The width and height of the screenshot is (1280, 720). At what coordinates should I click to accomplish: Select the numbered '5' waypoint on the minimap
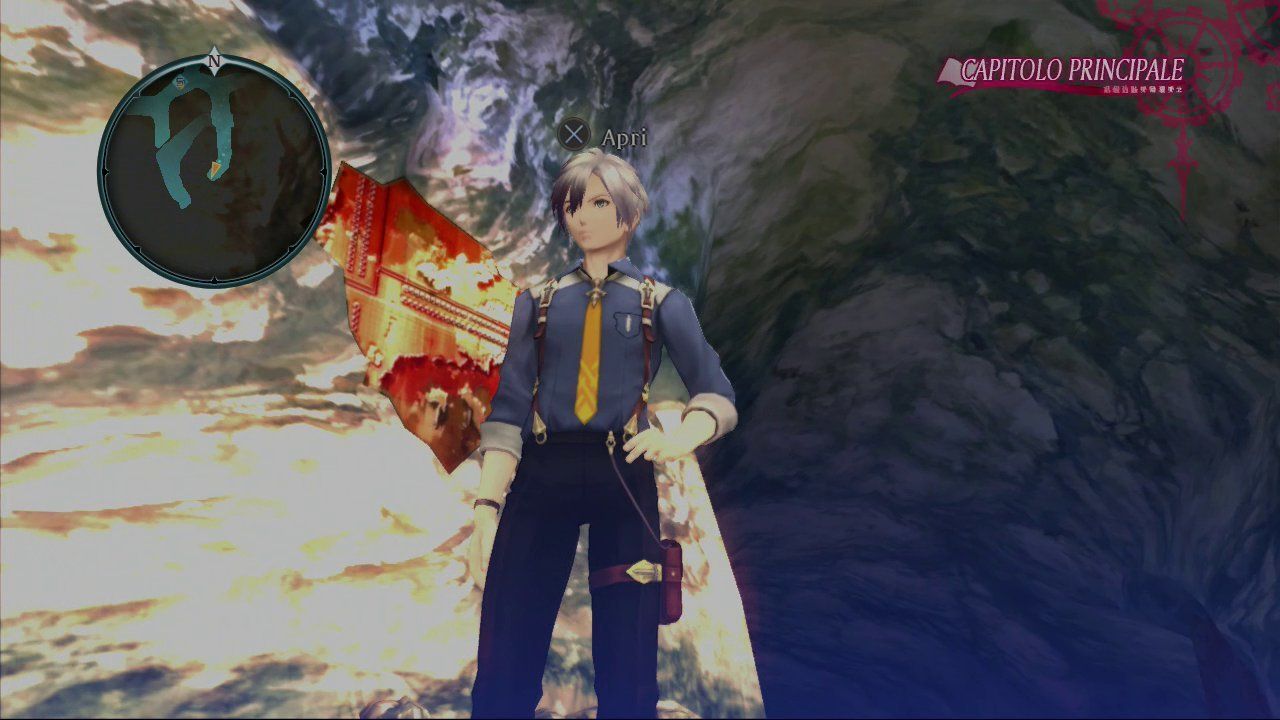click(180, 85)
